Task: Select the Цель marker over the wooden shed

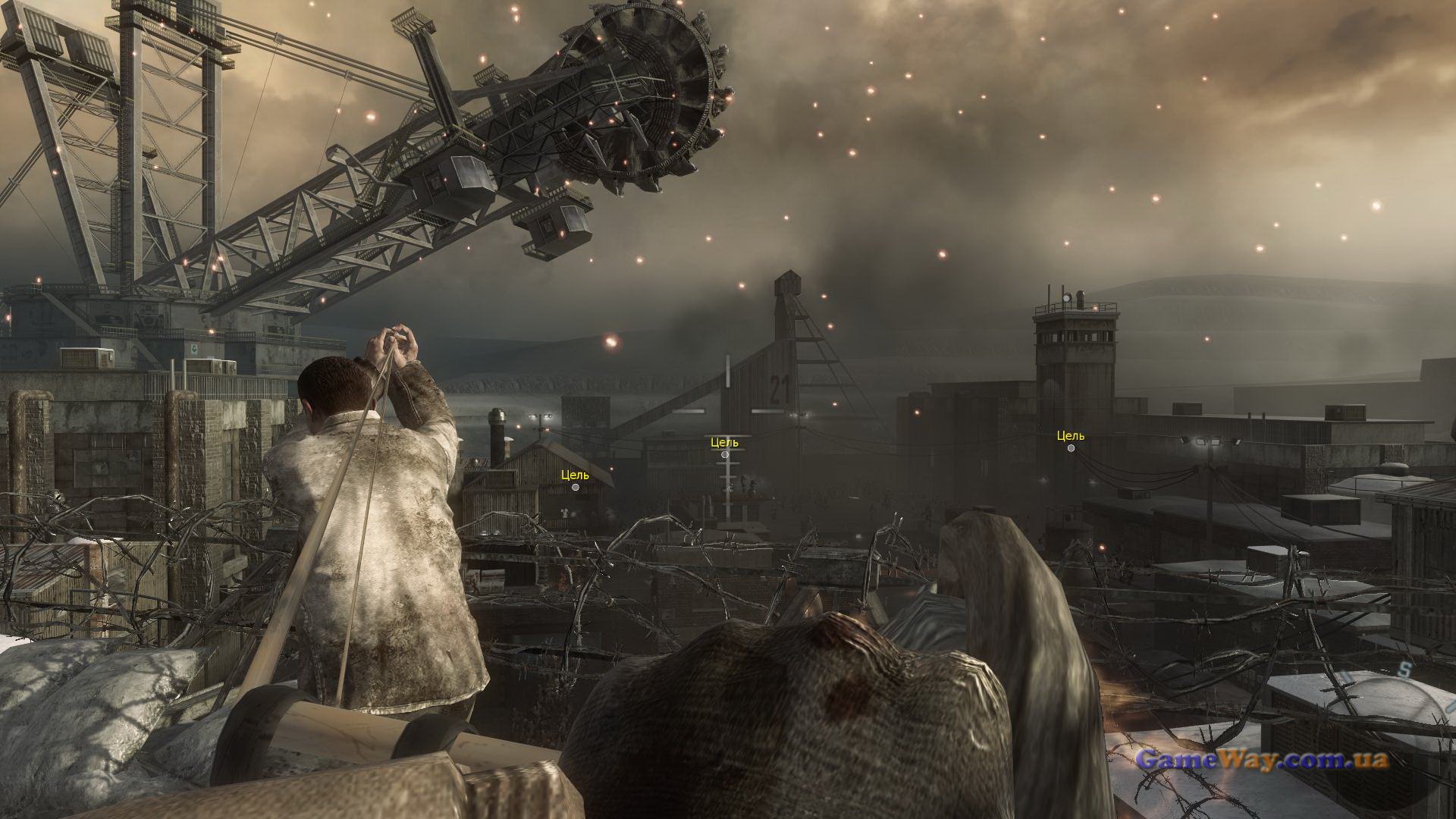Action: (x=576, y=487)
